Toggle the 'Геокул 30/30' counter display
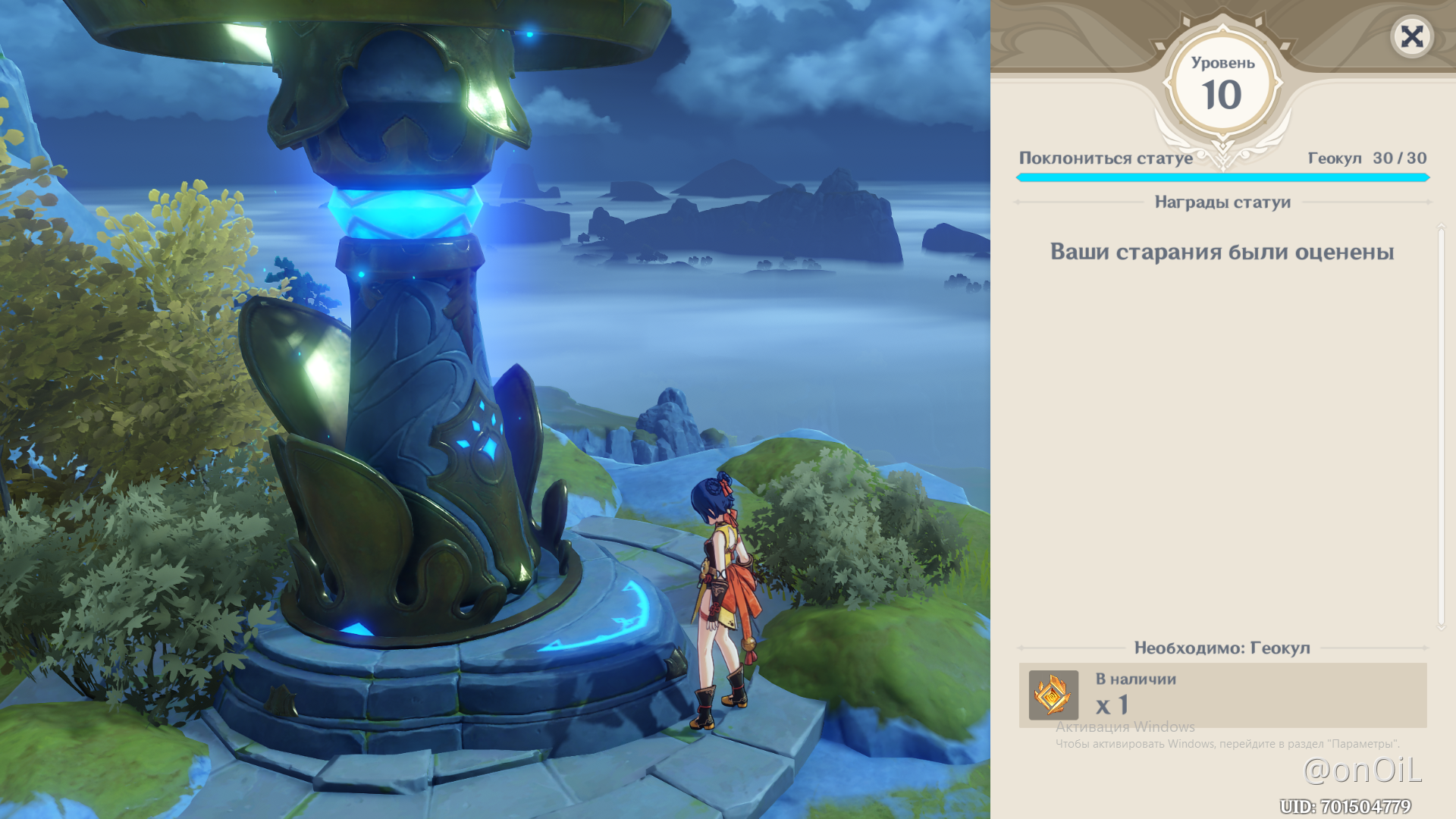 pyautogui.click(x=1367, y=158)
